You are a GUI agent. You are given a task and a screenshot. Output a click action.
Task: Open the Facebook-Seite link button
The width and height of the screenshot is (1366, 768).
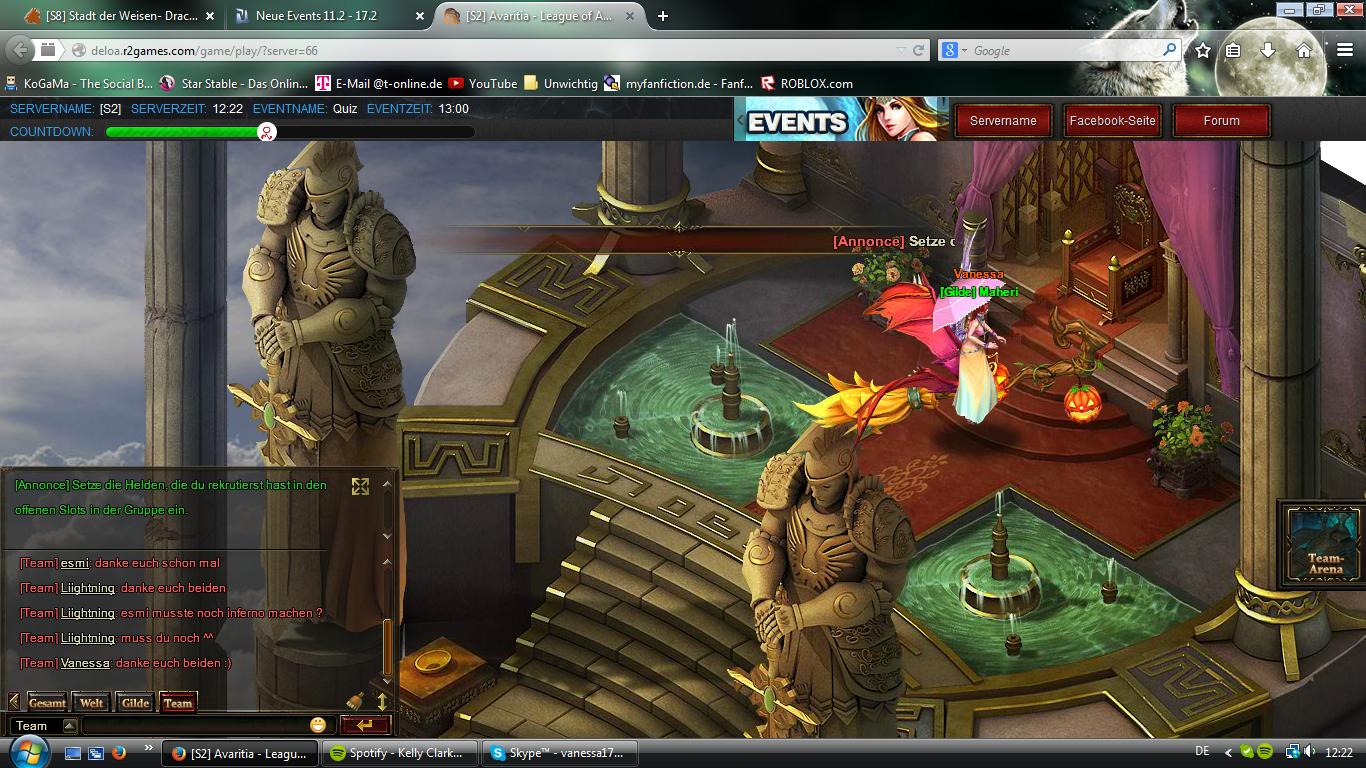click(x=1112, y=121)
